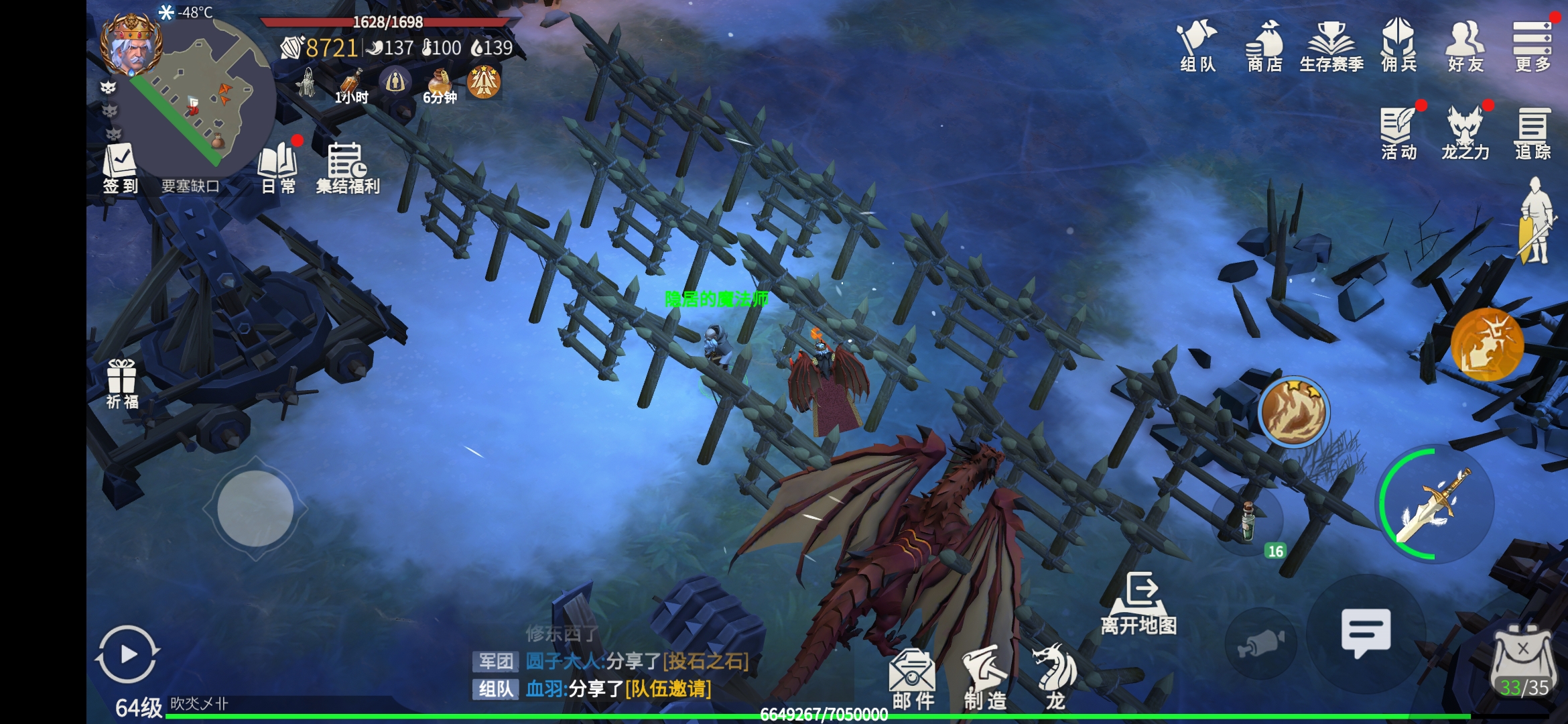Image resolution: width=1568 pixels, height=724 pixels.
Task: Open the 商店 shop
Action: [x=1264, y=46]
